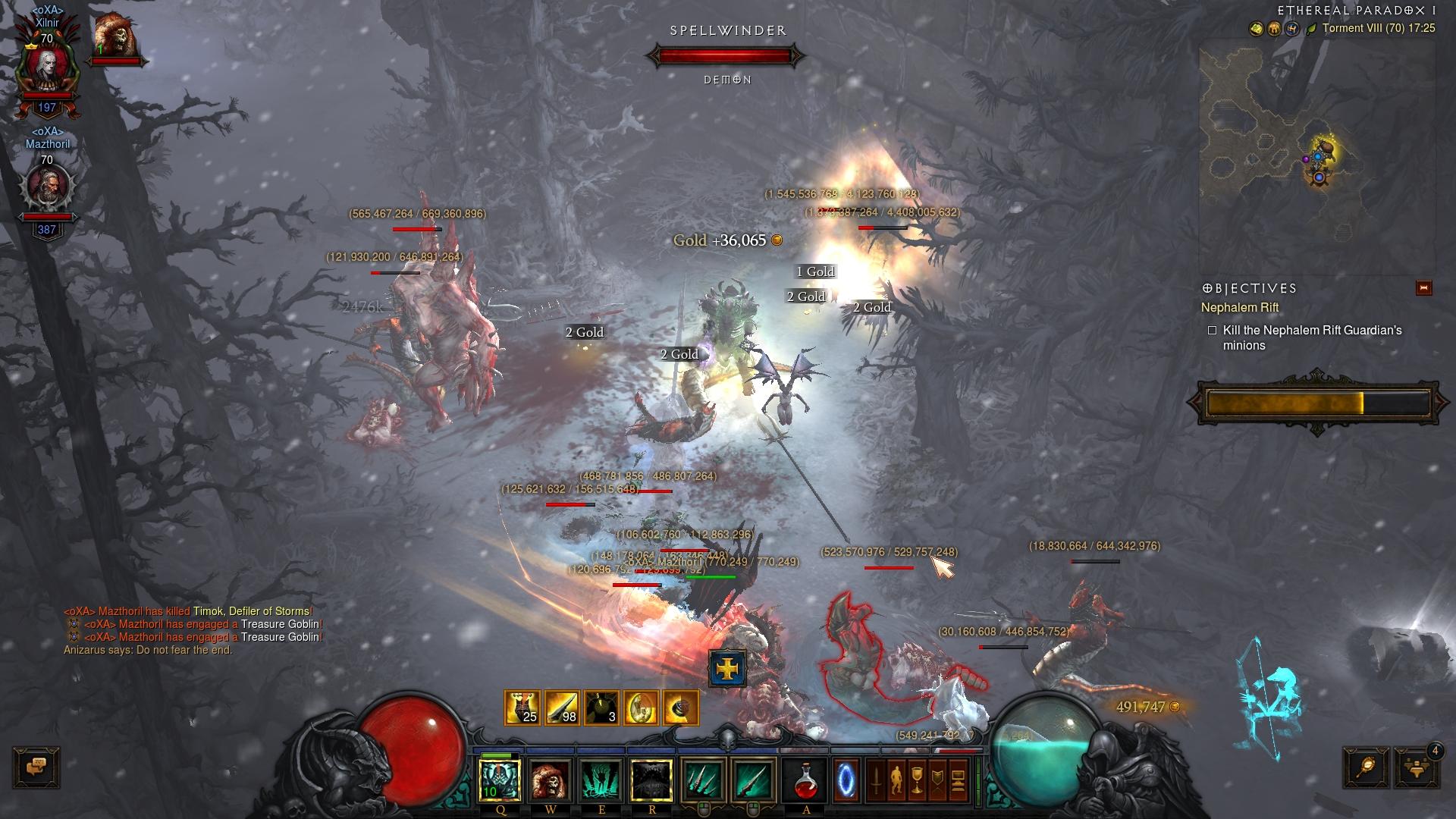Image resolution: width=1456 pixels, height=819 pixels.
Task: Open the achievements goblet button
Action: pyautogui.click(x=917, y=780)
